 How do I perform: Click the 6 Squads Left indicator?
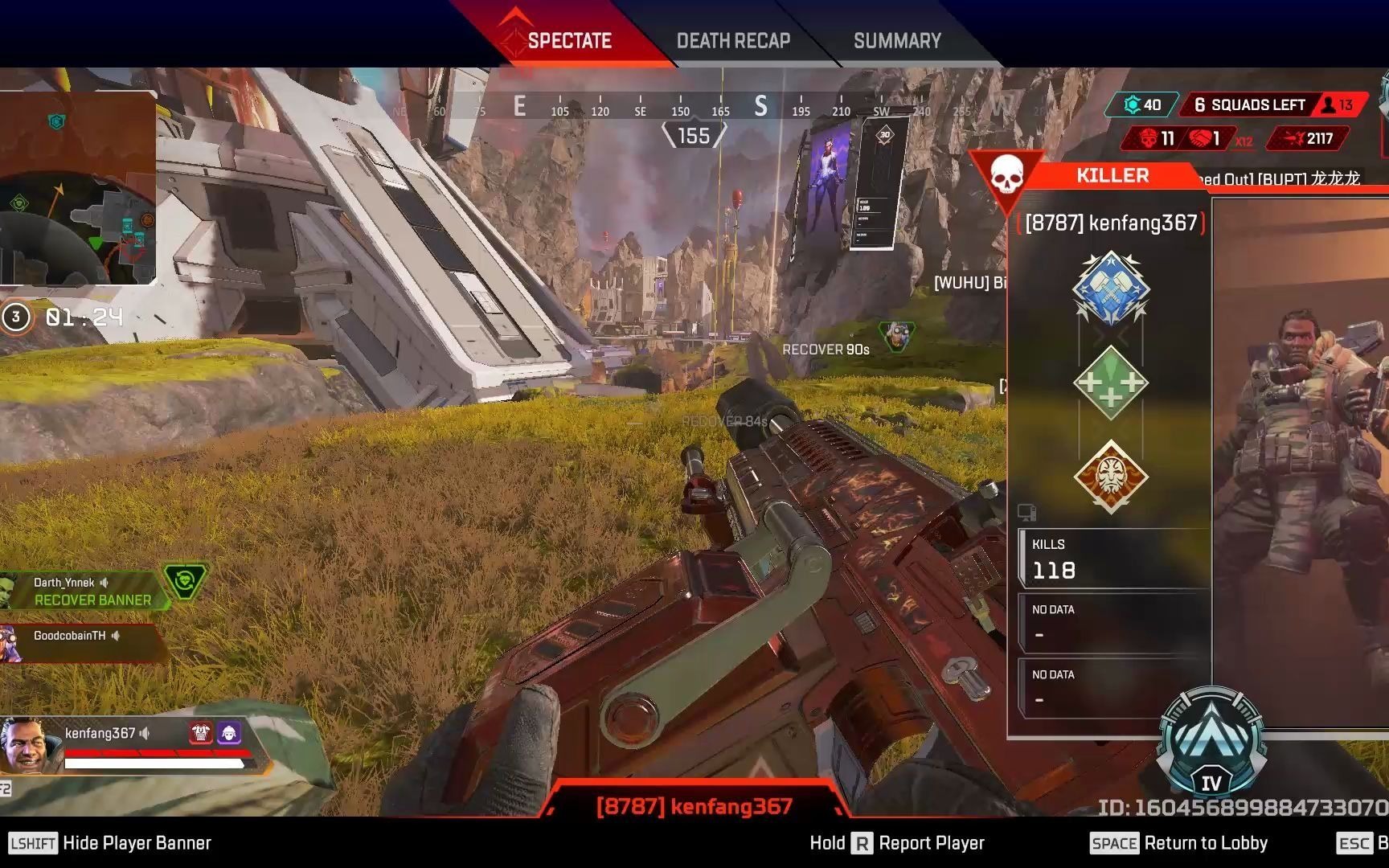tap(1249, 105)
